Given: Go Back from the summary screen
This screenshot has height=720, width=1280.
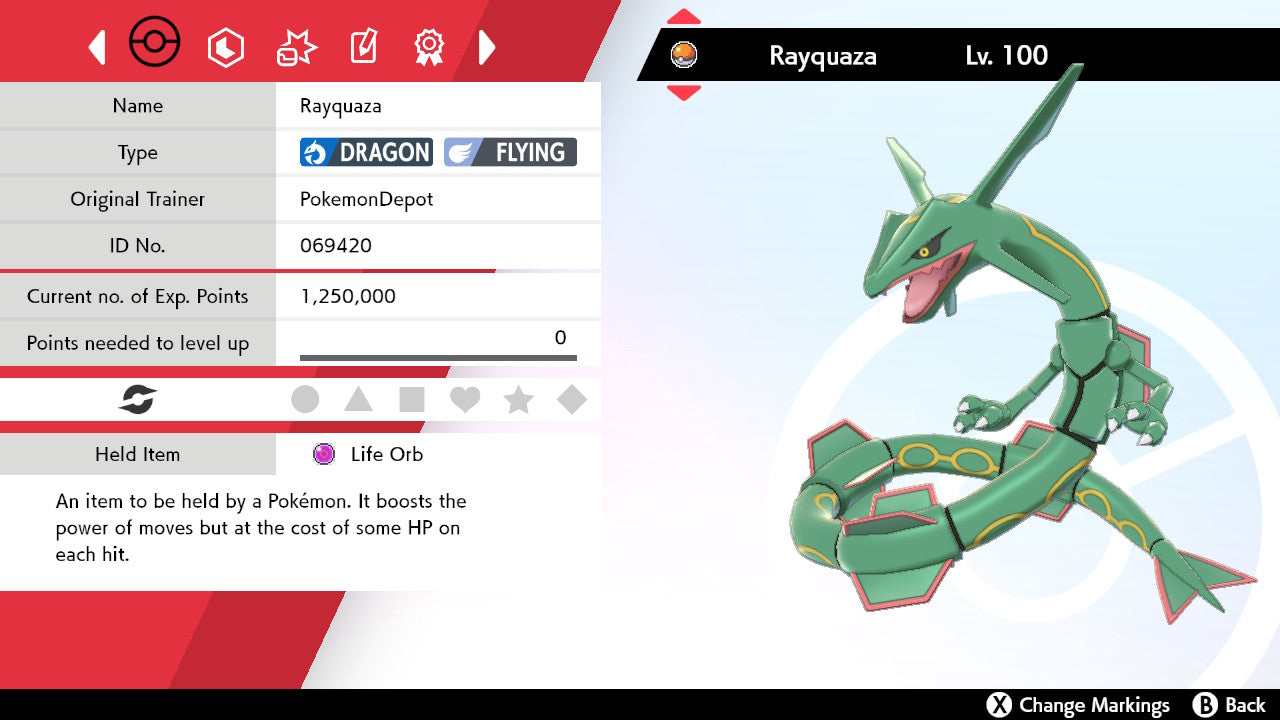Looking at the screenshot, I should [x=1230, y=705].
